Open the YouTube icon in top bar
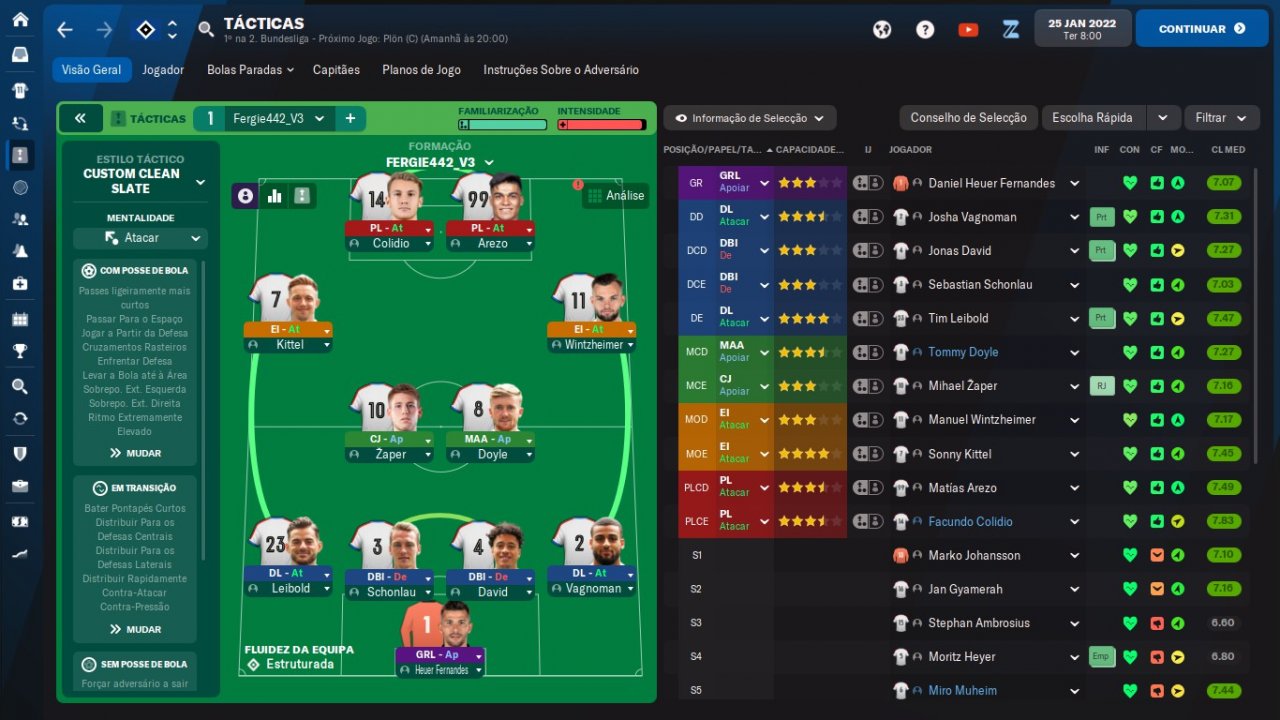 point(968,30)
